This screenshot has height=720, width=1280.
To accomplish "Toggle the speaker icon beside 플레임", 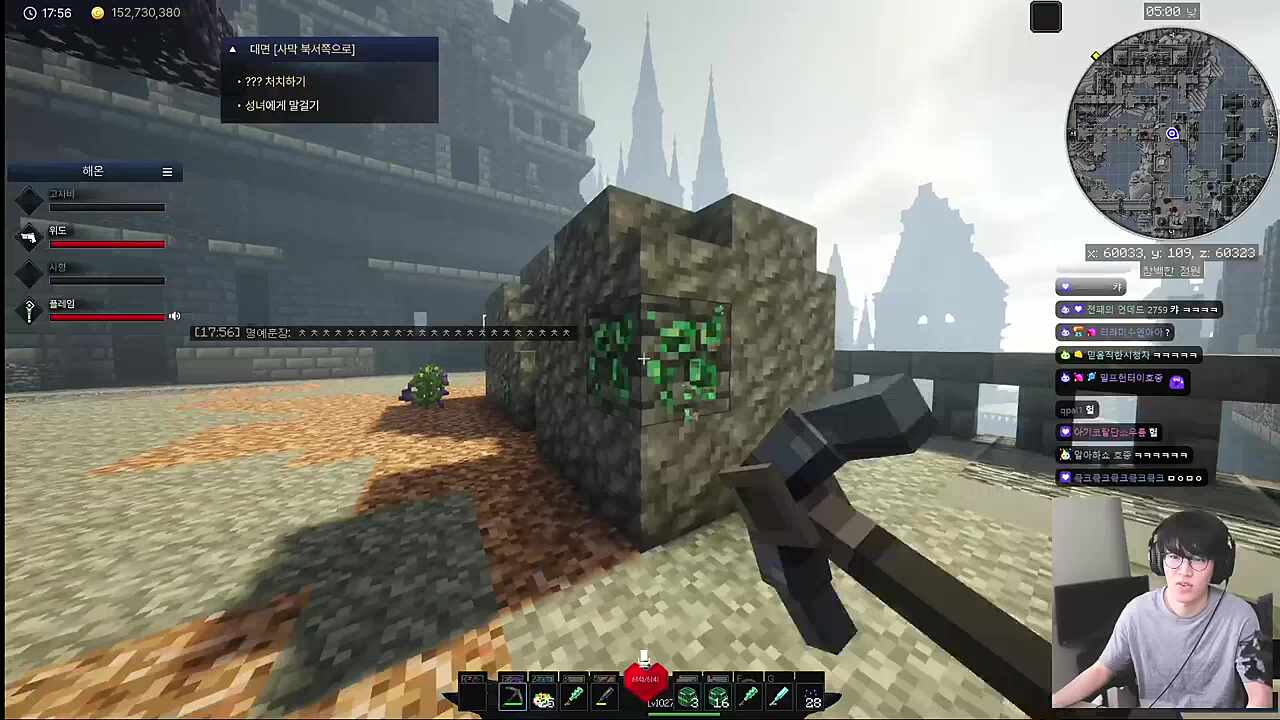I will coord(175,316).
